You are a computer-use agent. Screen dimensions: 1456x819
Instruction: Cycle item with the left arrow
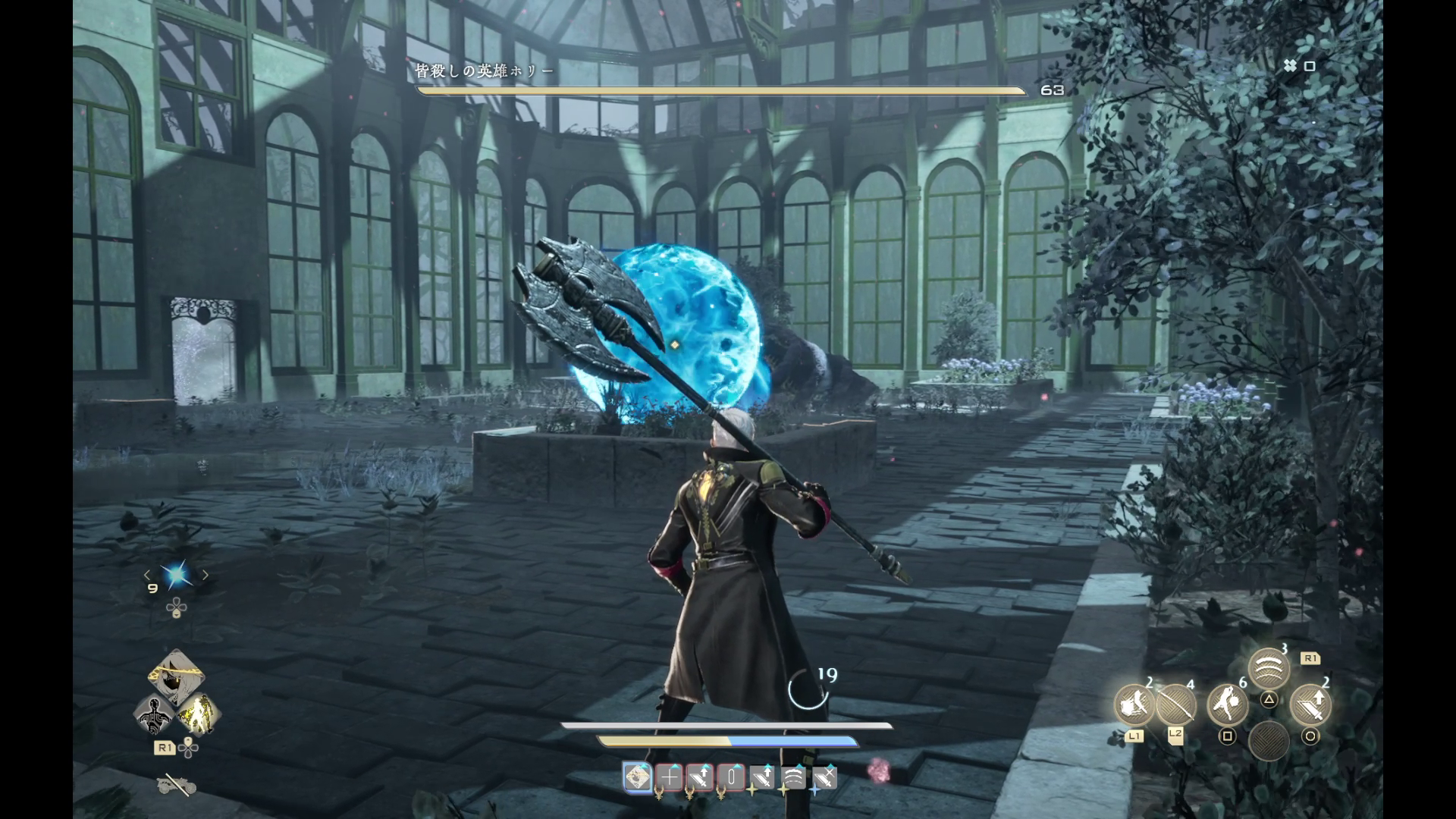point(148,576)
